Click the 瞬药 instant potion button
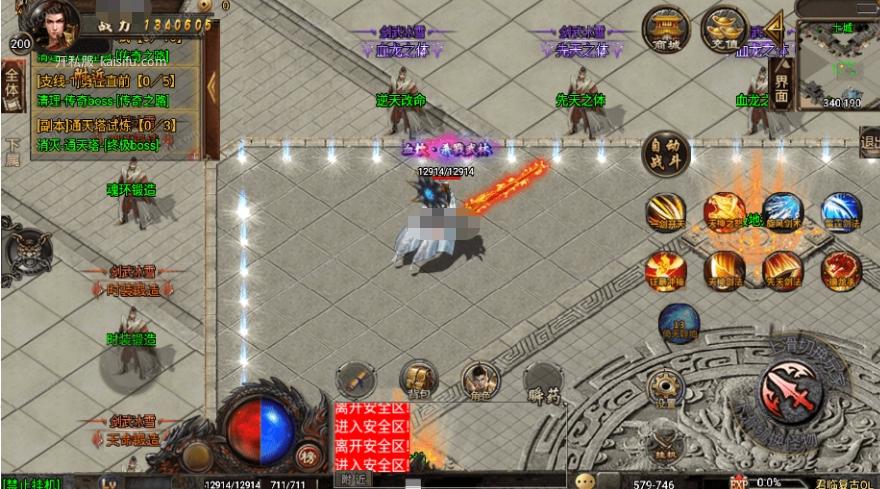 (542, 379)
